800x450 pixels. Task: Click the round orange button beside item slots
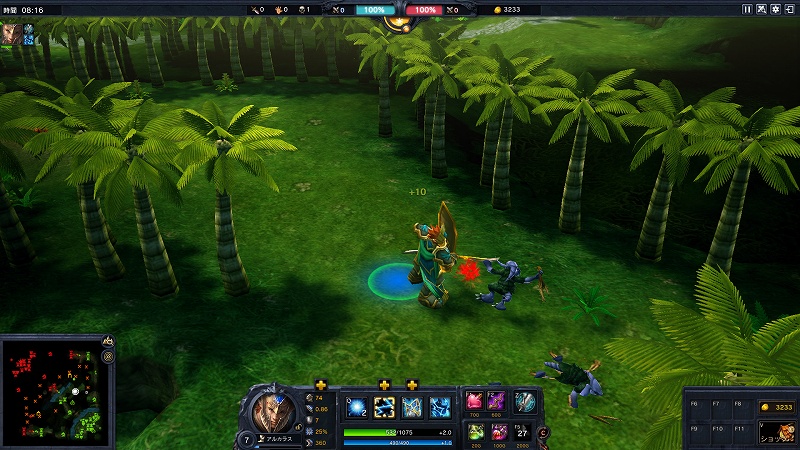544,432
